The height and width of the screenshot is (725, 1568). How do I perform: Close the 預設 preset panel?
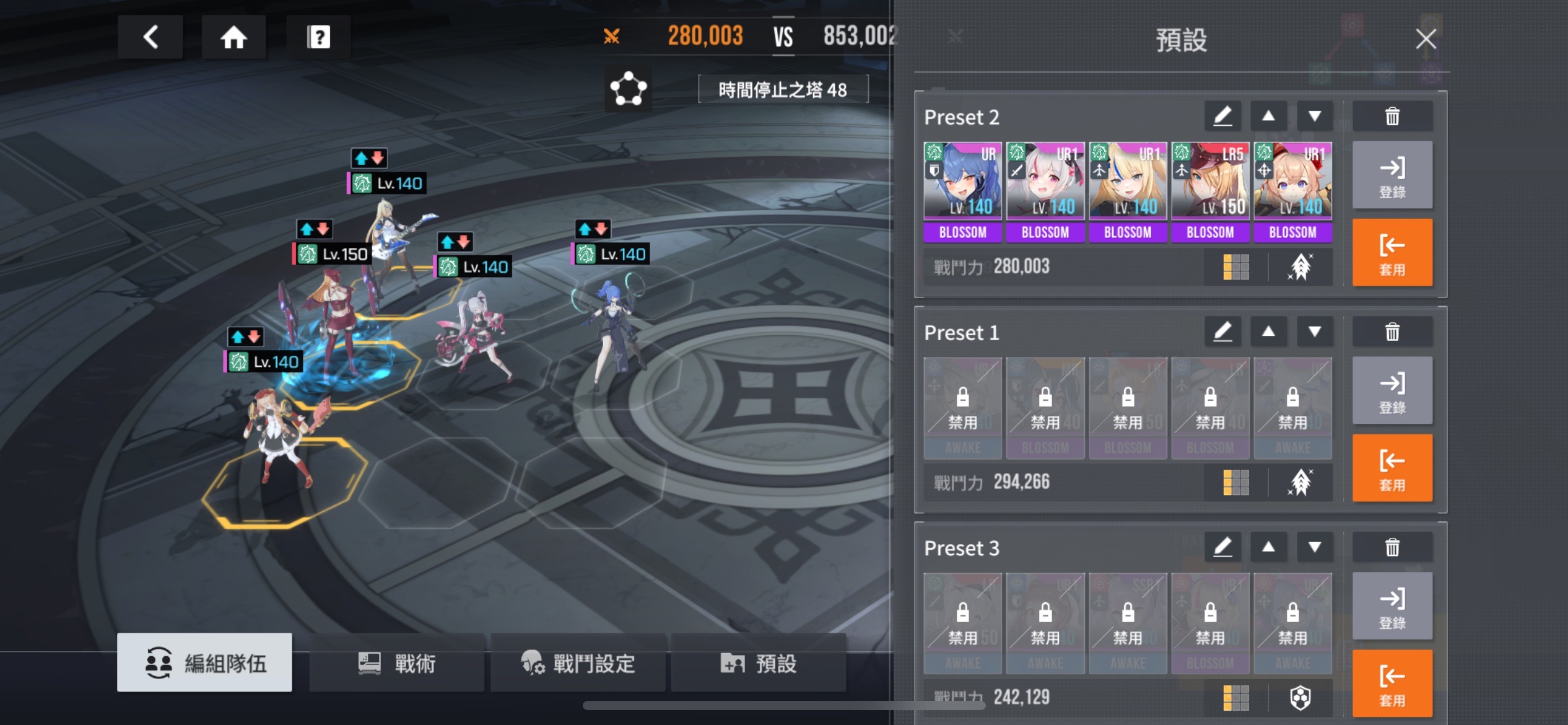pyautogui.click(x=1426, y=39)
